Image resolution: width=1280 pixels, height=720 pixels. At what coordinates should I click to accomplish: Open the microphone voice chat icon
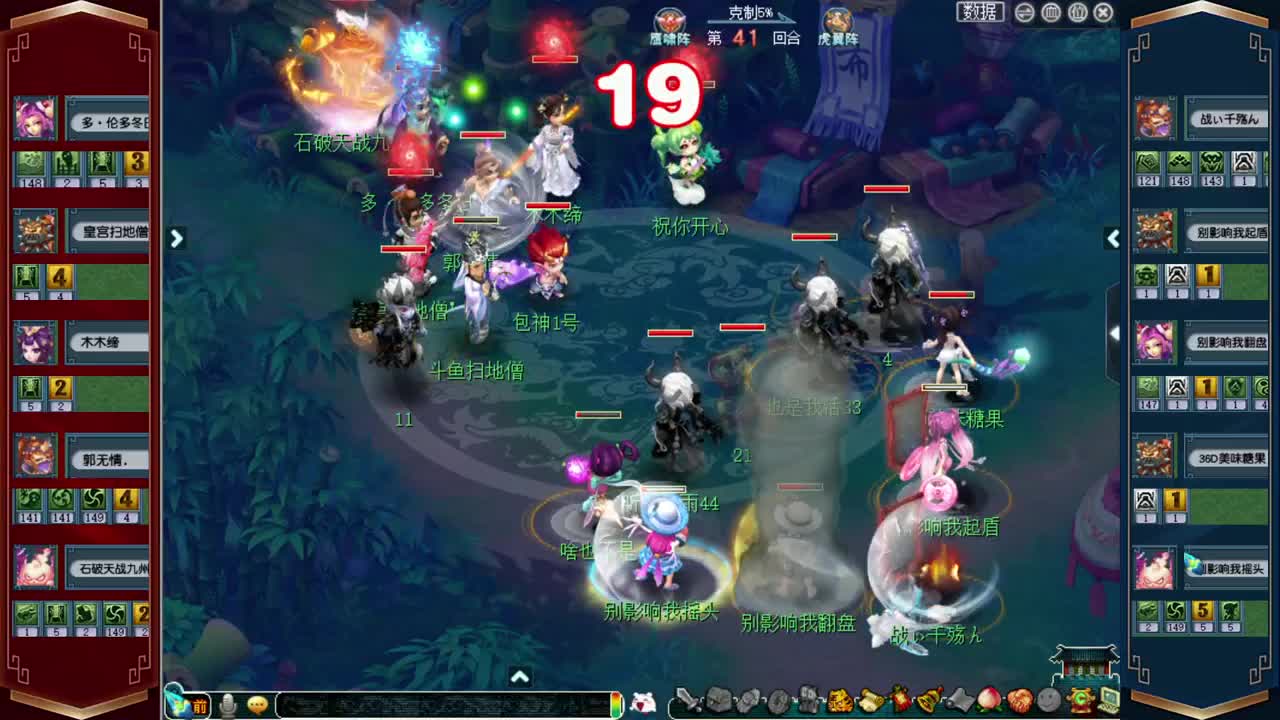tap(228, 705)
